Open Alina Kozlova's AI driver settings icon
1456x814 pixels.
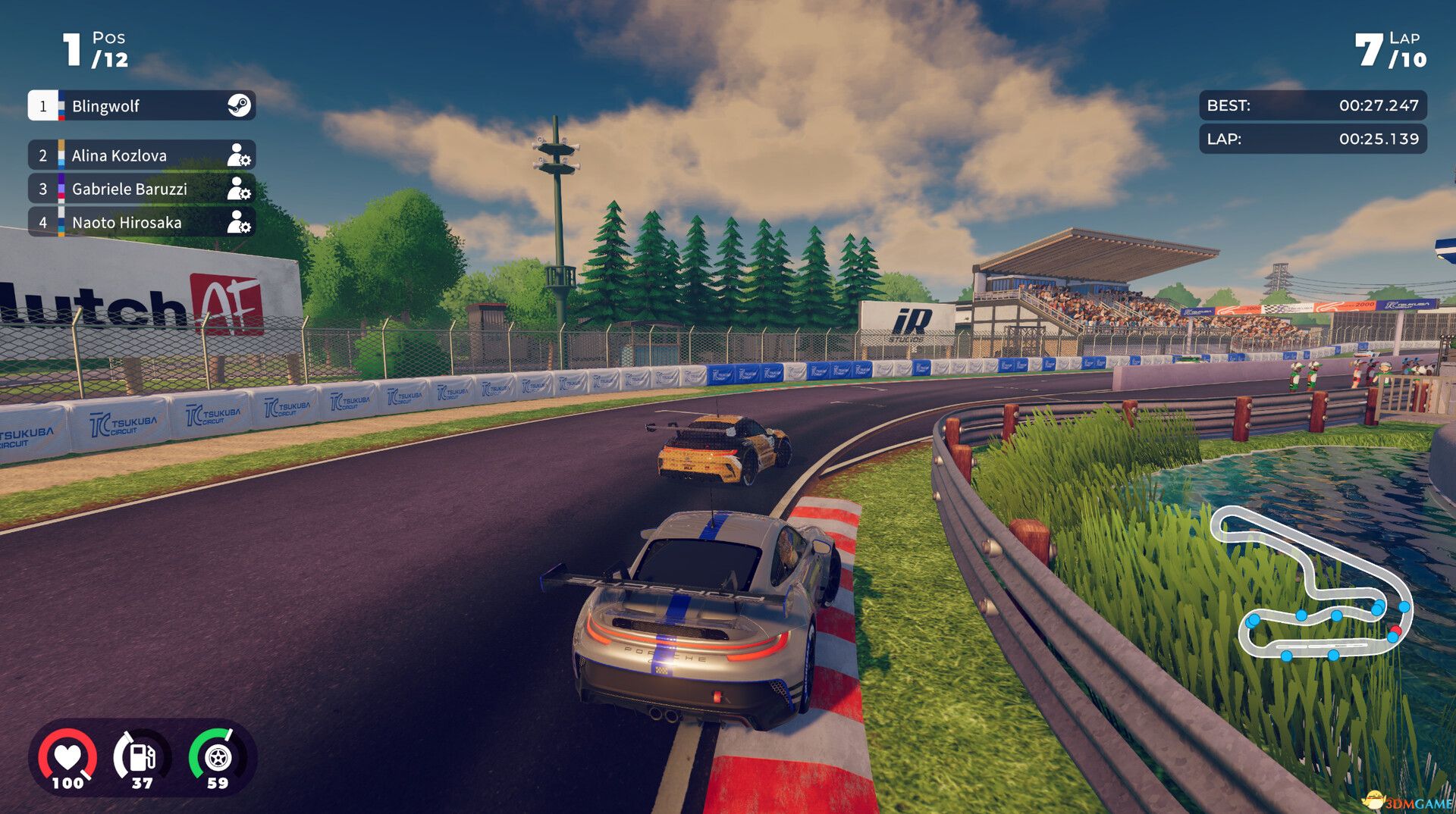click(240, 155)
